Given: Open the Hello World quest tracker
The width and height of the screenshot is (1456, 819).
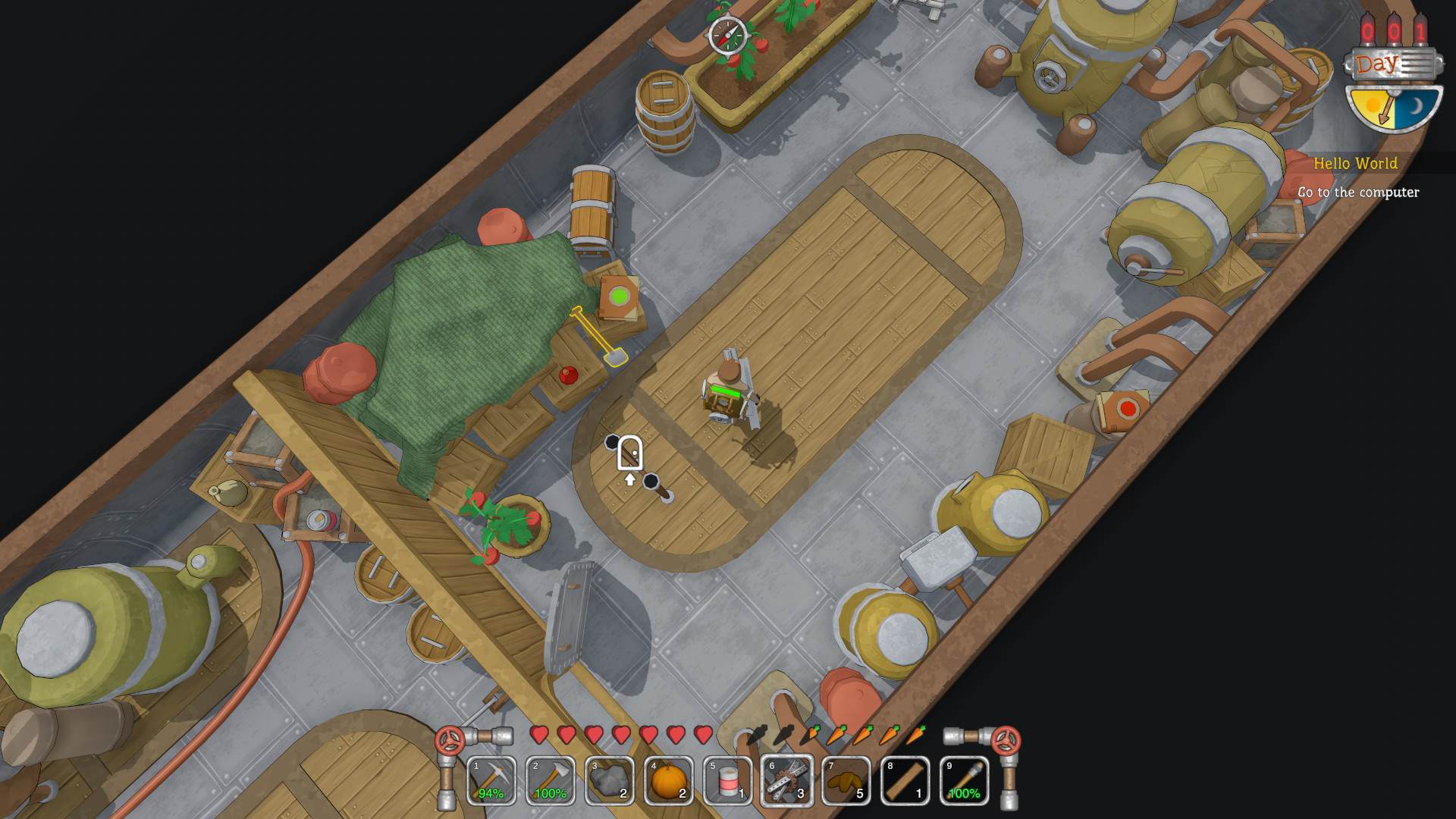Looking at the screenshot, I should pyautogui.click(x=1355, y=164).
